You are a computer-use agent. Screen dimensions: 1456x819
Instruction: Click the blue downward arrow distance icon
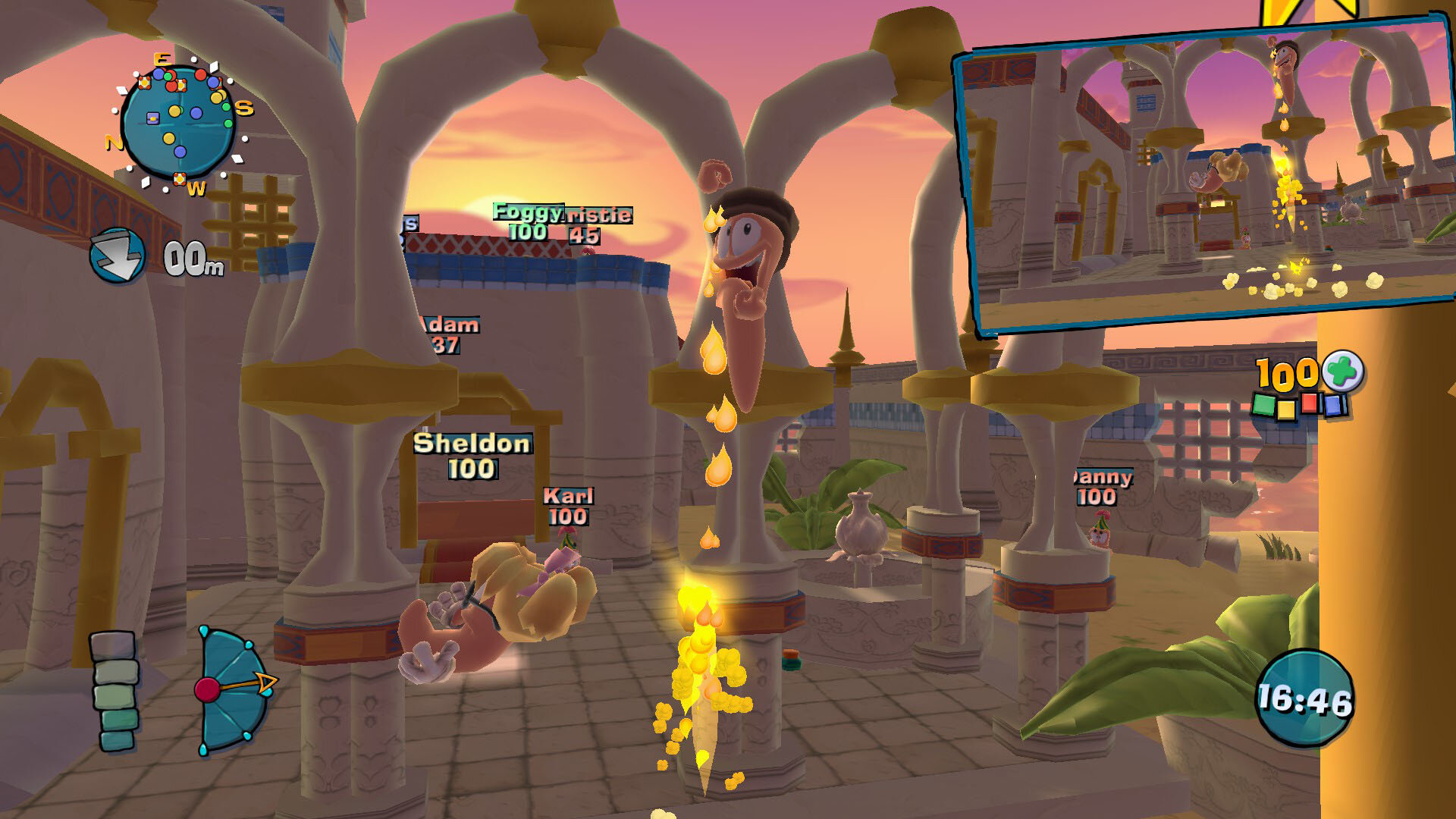click(118, 256)
